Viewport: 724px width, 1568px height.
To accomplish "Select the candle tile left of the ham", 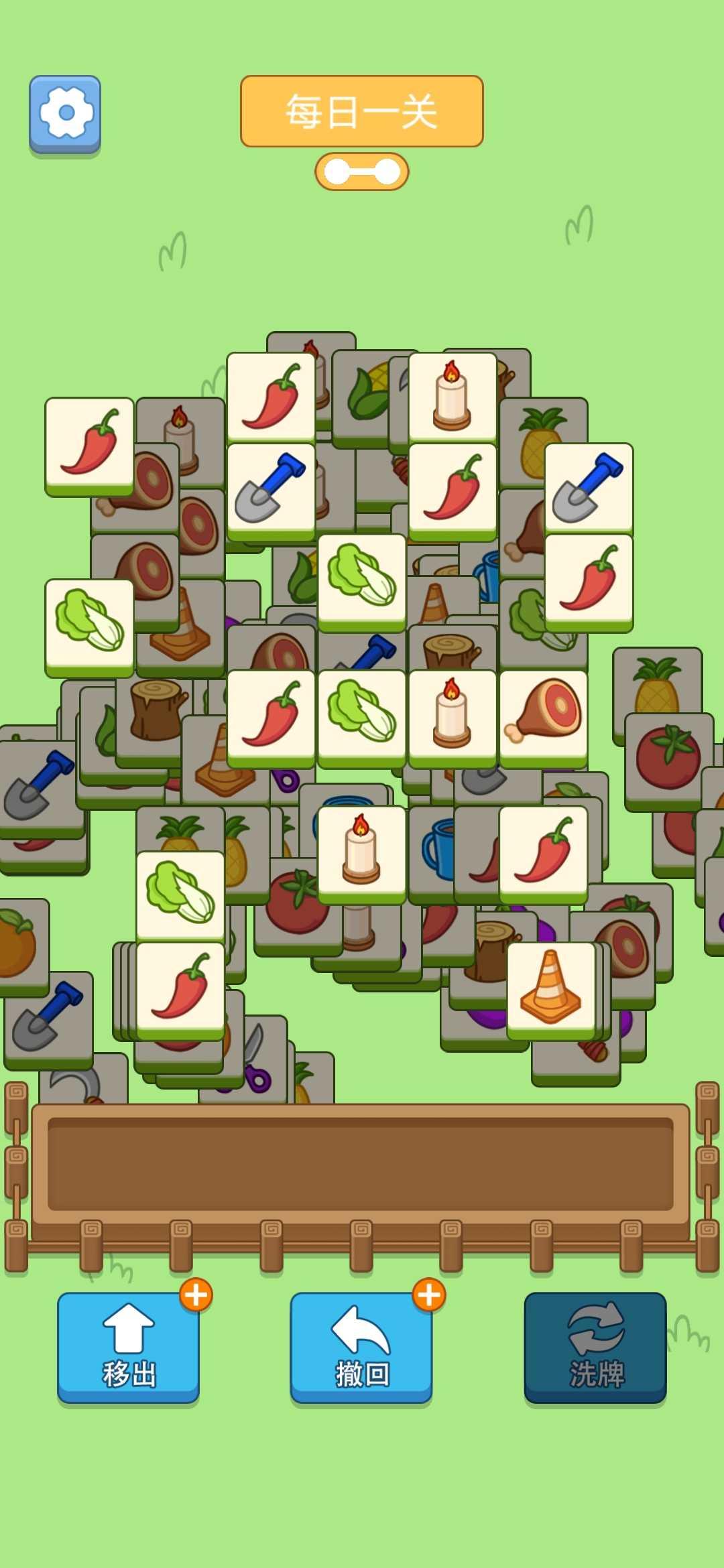I will (452, 716).
